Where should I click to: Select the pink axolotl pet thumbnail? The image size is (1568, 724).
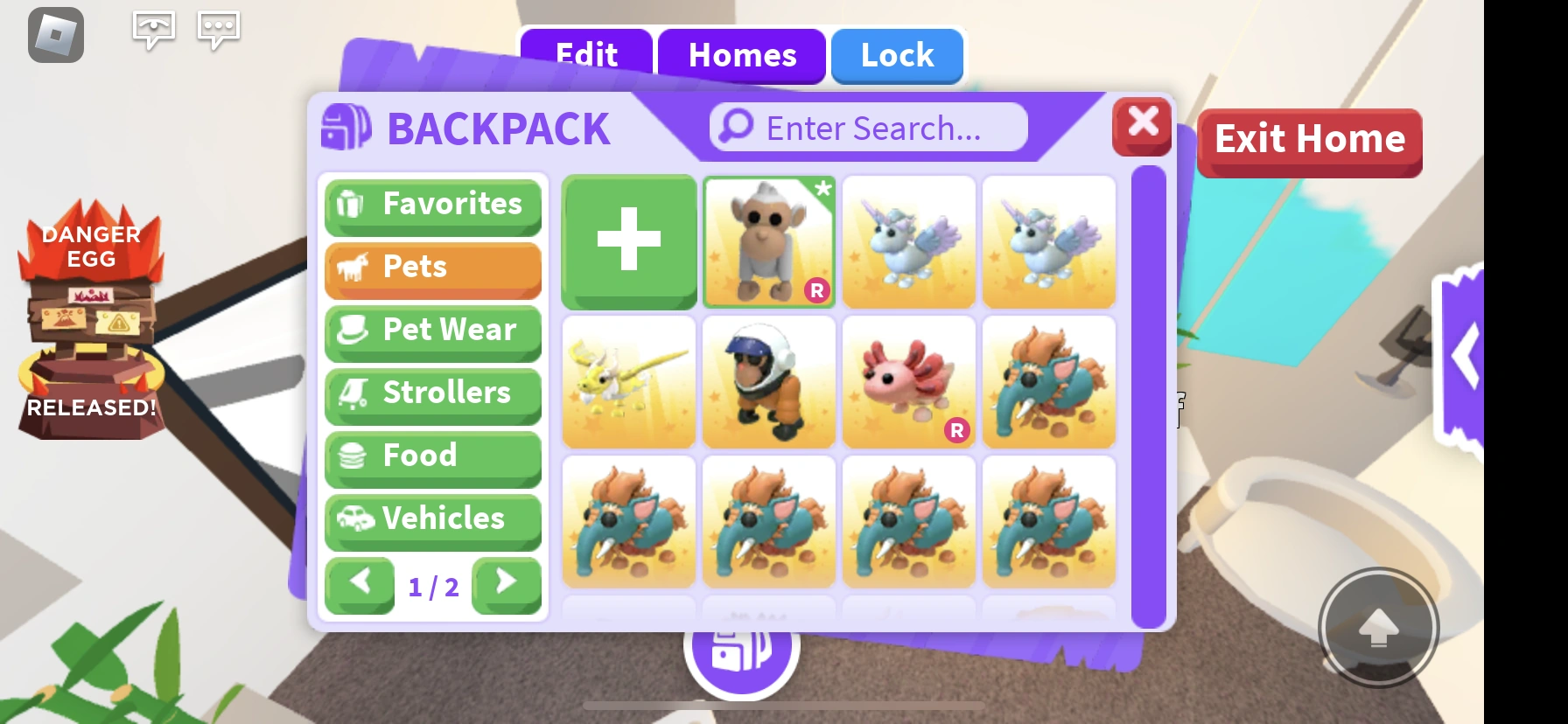click(908, 382)
